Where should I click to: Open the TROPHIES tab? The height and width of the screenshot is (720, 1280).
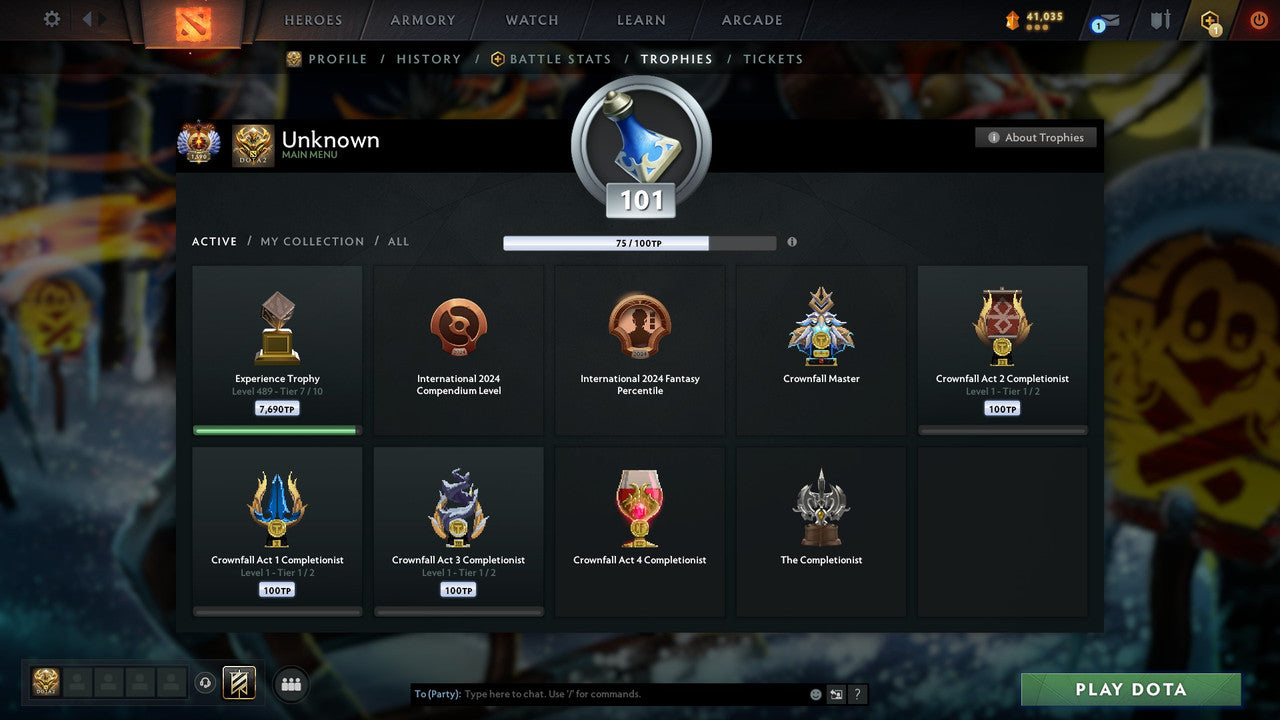pyautogui.click(x=676, y=59)
